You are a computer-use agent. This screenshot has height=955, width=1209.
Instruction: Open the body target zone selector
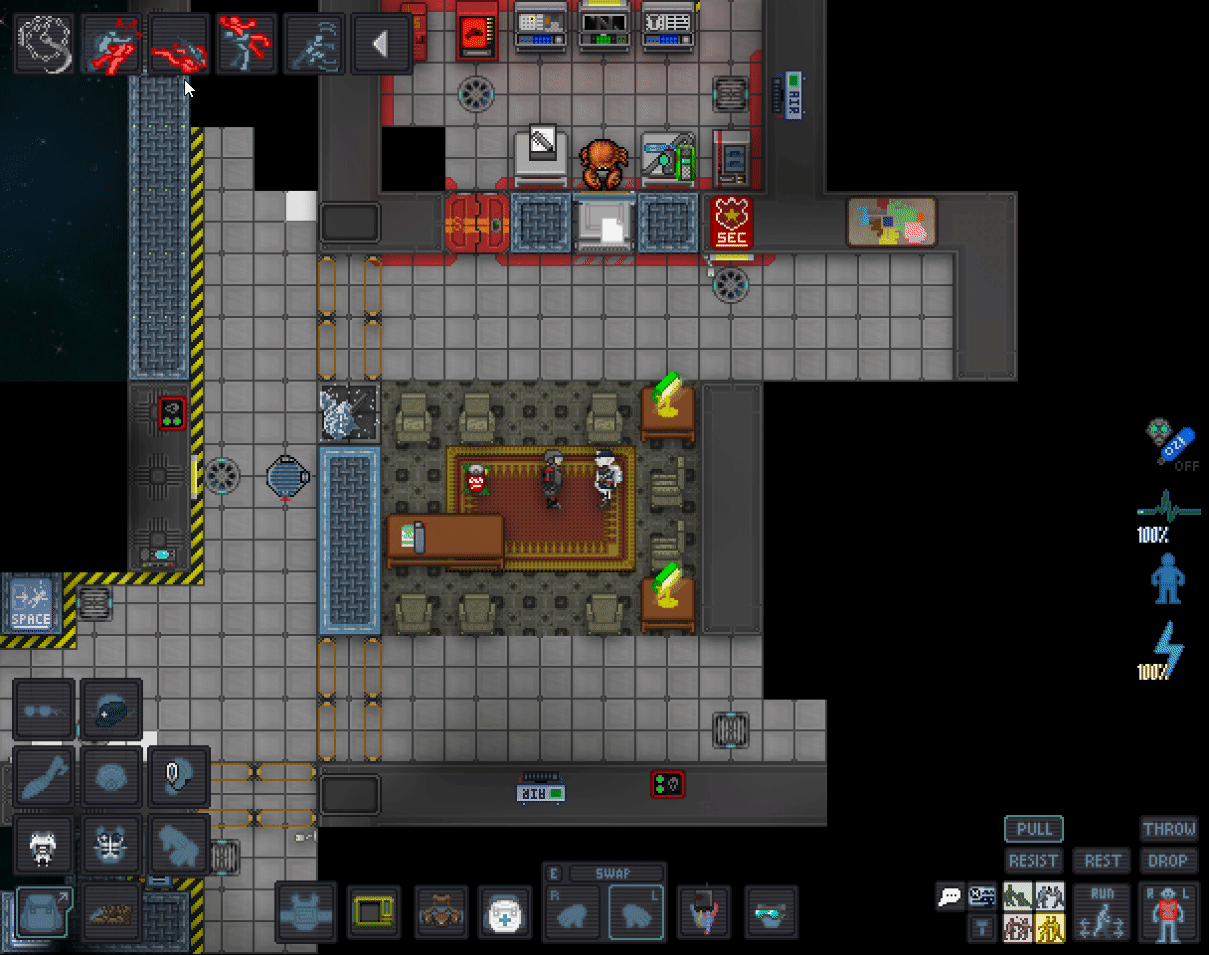click(1167, 912)
